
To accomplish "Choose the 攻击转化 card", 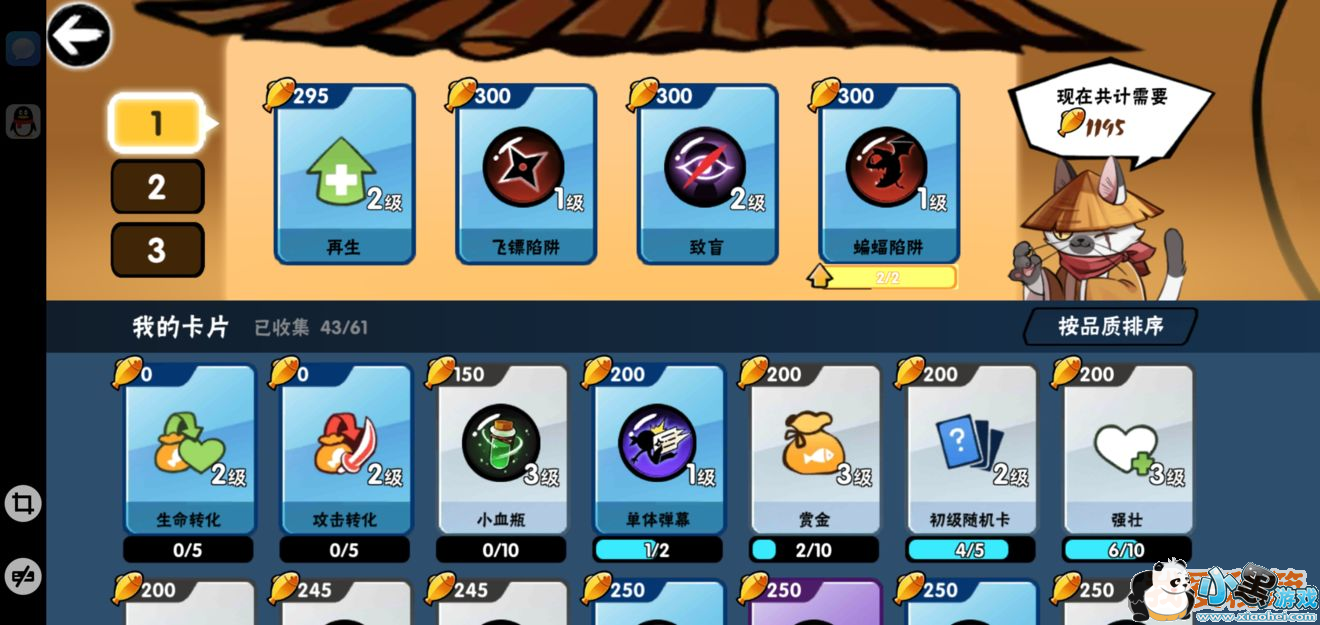I will click(x=345, y=450).
